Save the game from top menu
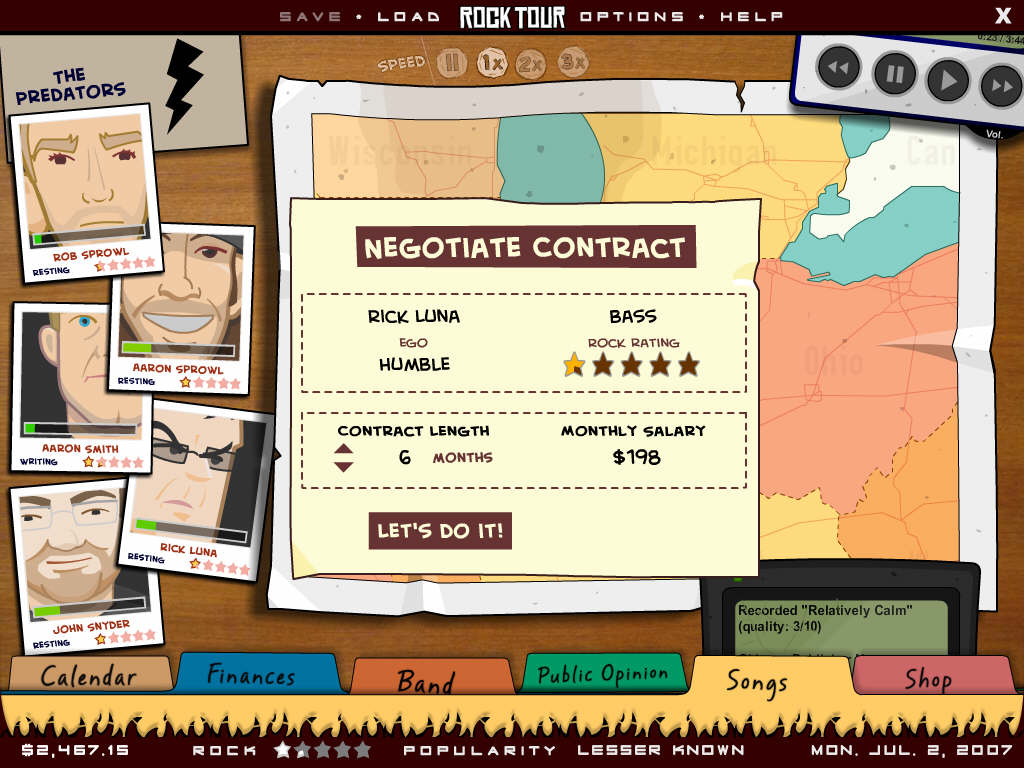Viewport: 1024px width, 768px height. pyautogui.click(x=310, y=16)
